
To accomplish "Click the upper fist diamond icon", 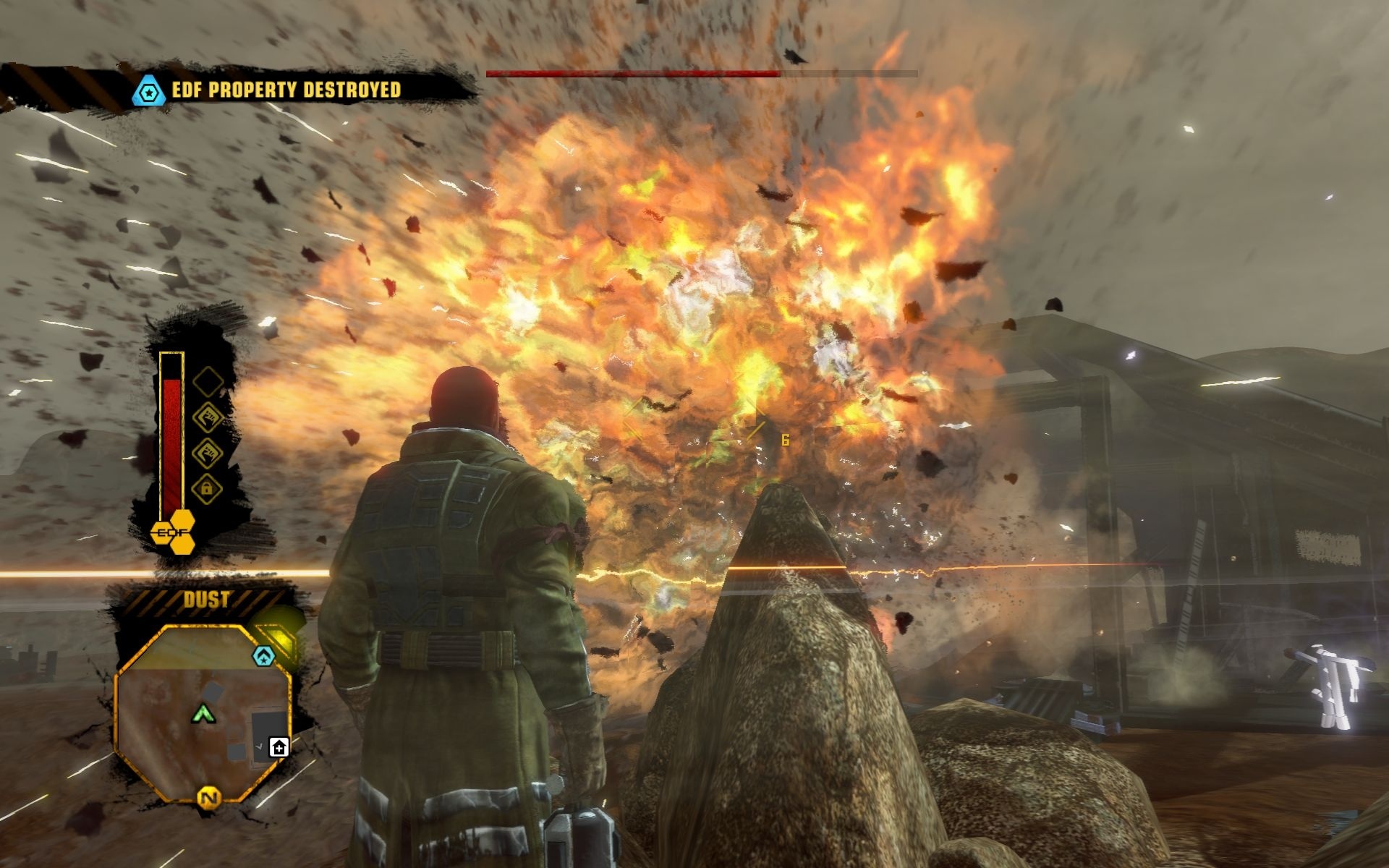I will pos(209,416).
